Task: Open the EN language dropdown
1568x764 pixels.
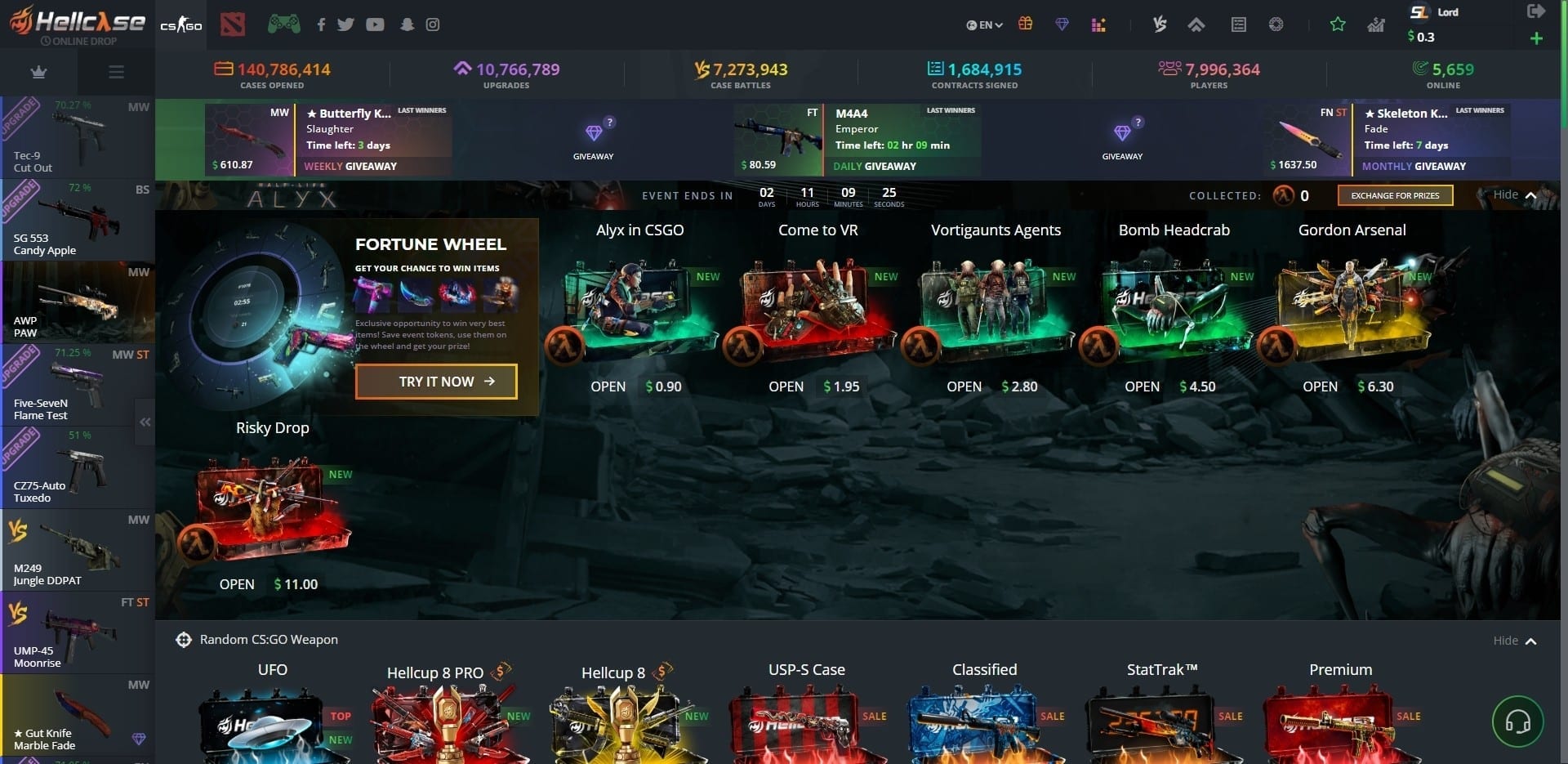Action: pyautogui.click(x=985, y=25)
